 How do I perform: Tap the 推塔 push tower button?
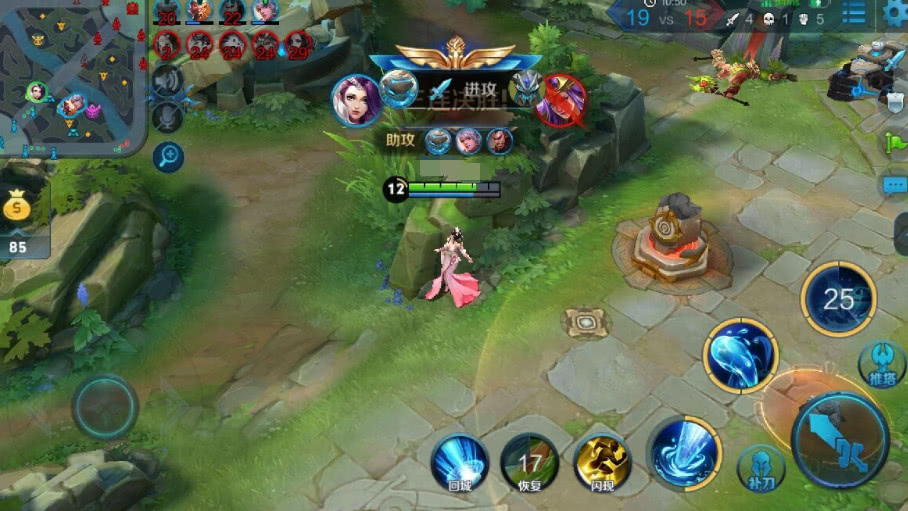(881, 363)
